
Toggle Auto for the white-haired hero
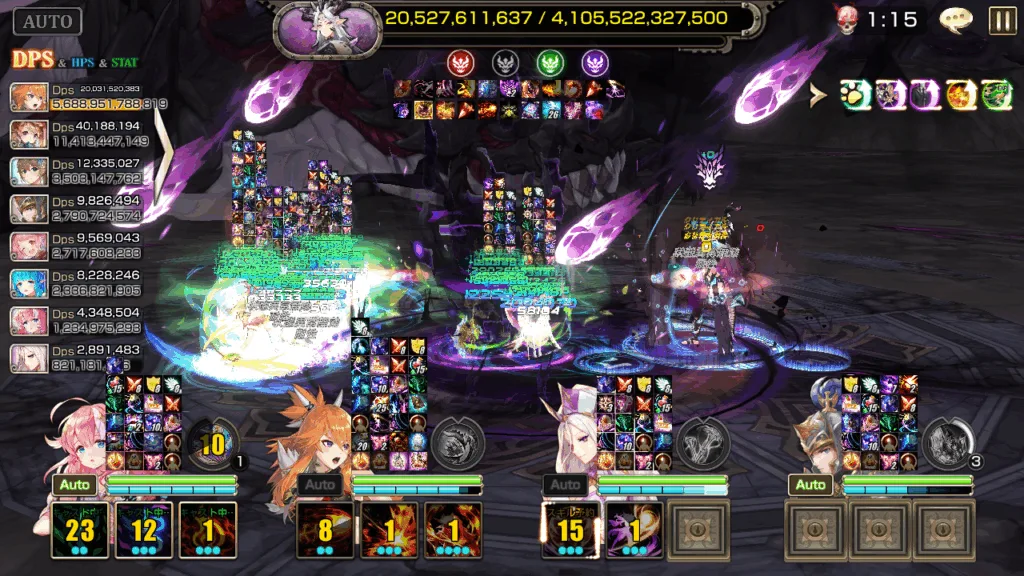pos(566,485)
